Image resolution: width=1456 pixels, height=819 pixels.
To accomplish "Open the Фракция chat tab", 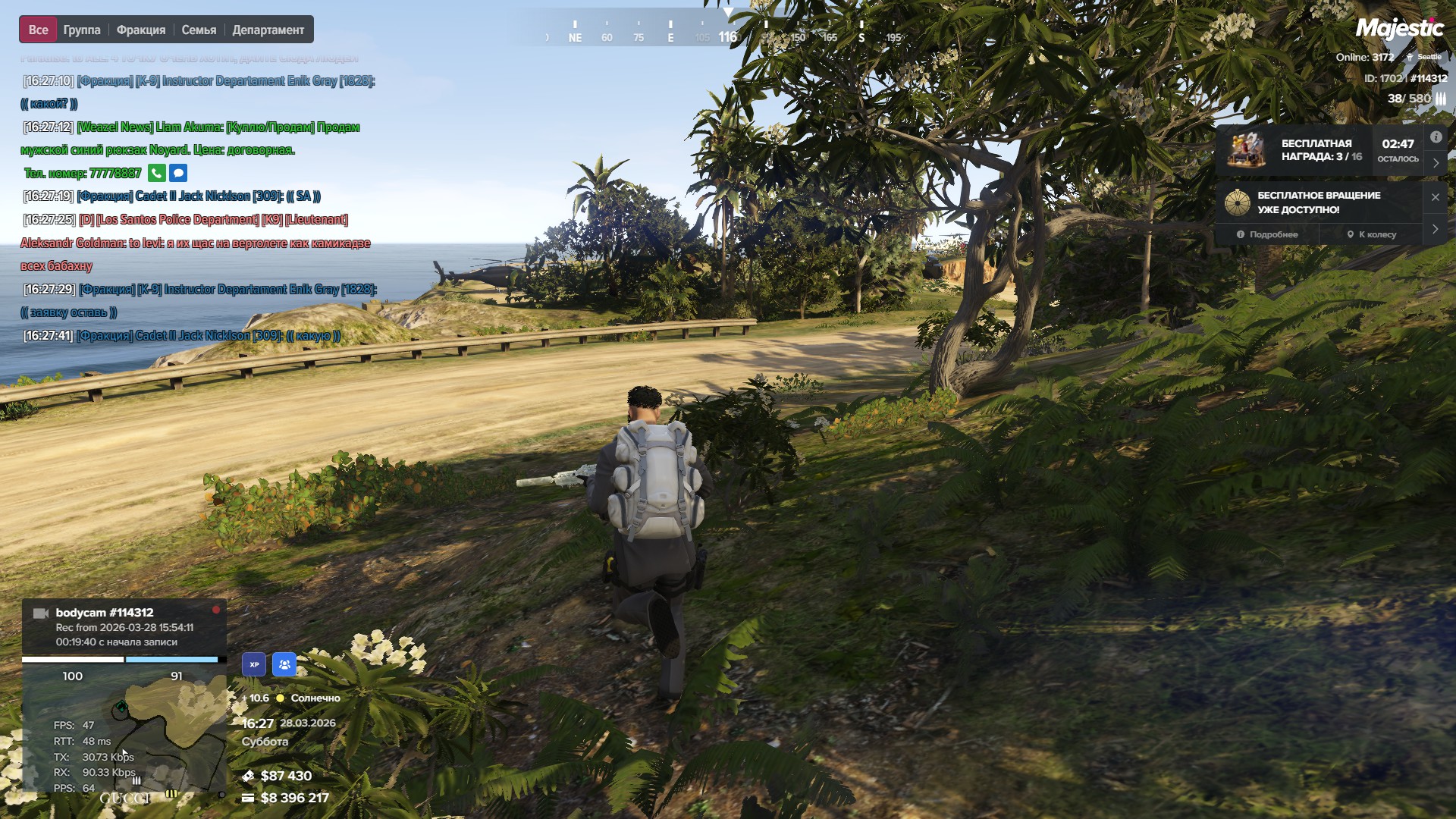I will tap(141, 30).
